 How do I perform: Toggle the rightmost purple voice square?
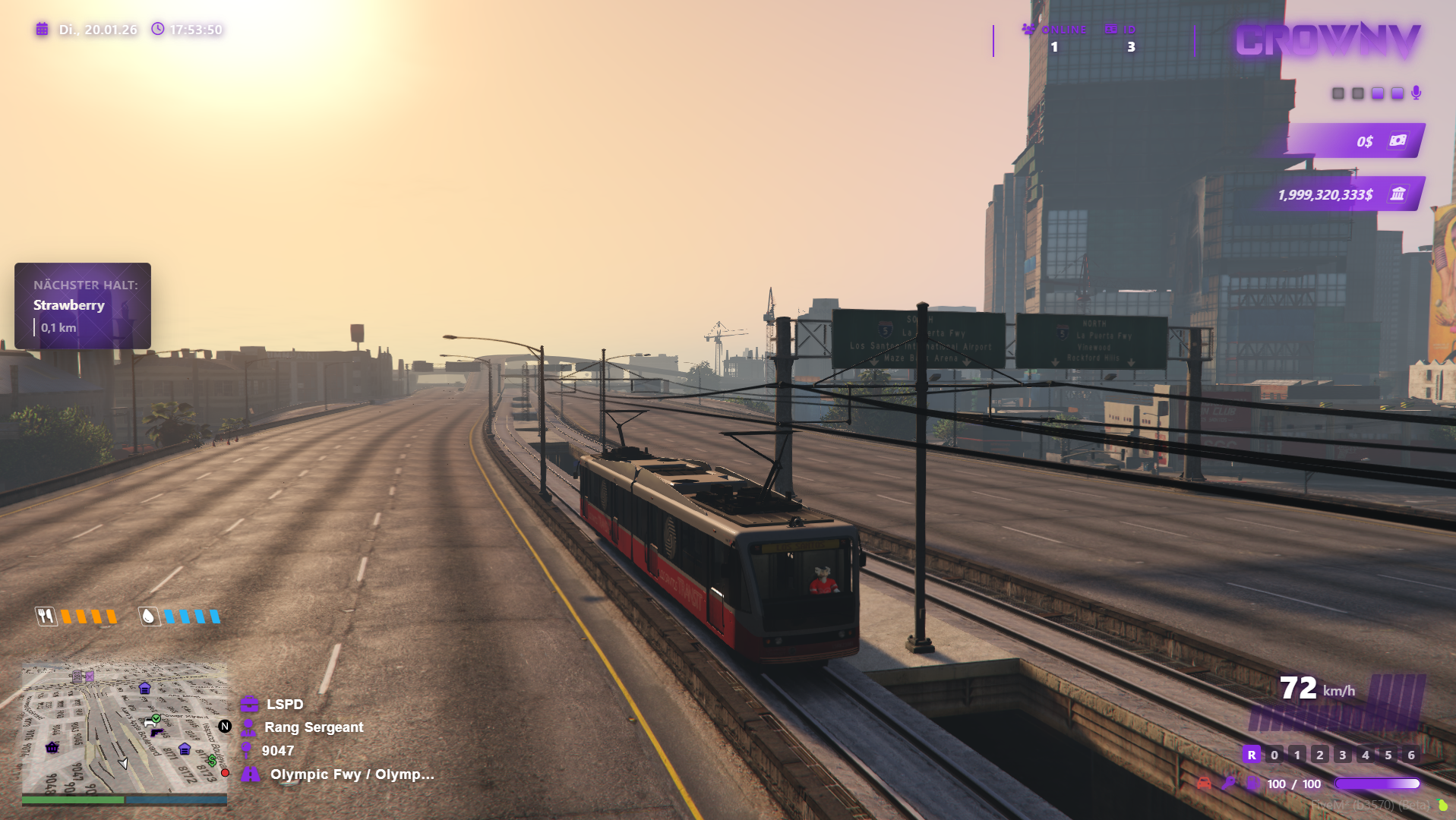point(1397,93)
